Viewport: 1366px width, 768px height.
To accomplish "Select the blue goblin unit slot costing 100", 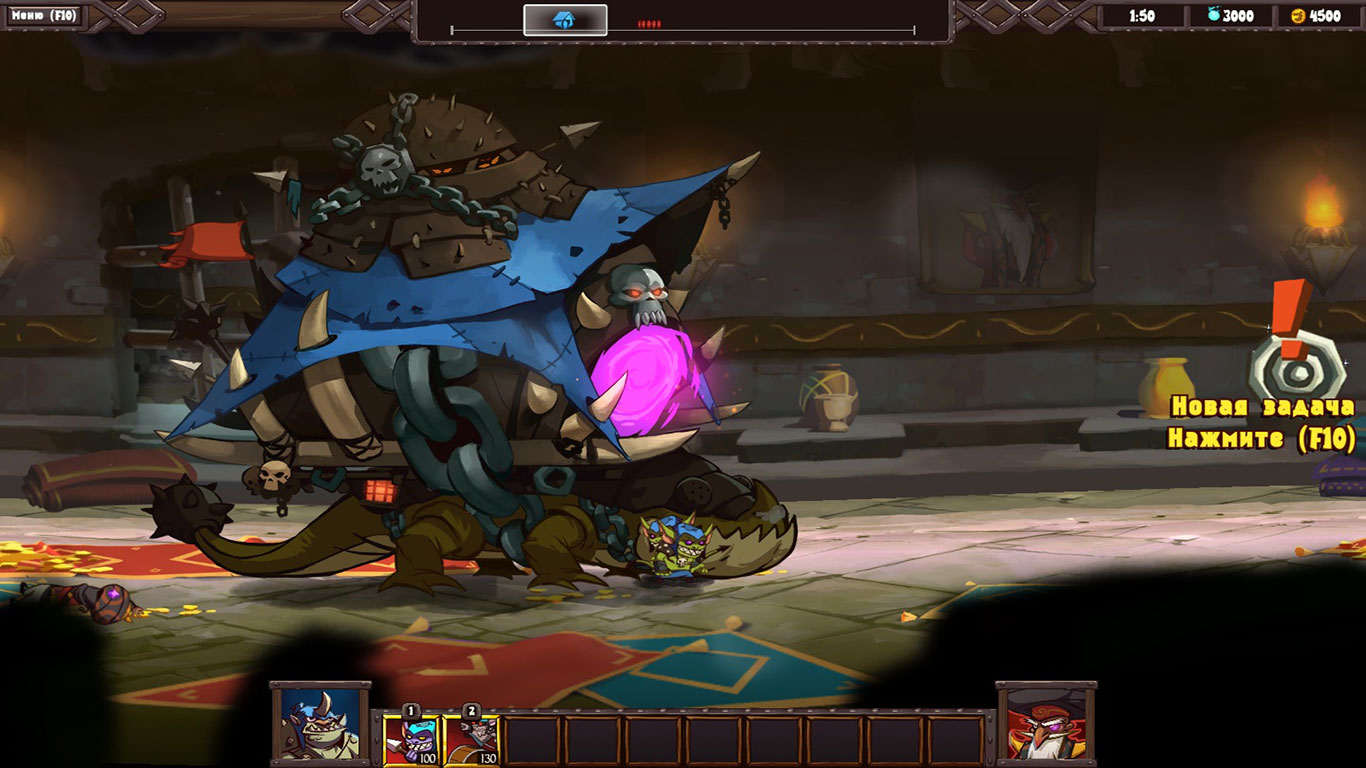I will coord(412,740).
